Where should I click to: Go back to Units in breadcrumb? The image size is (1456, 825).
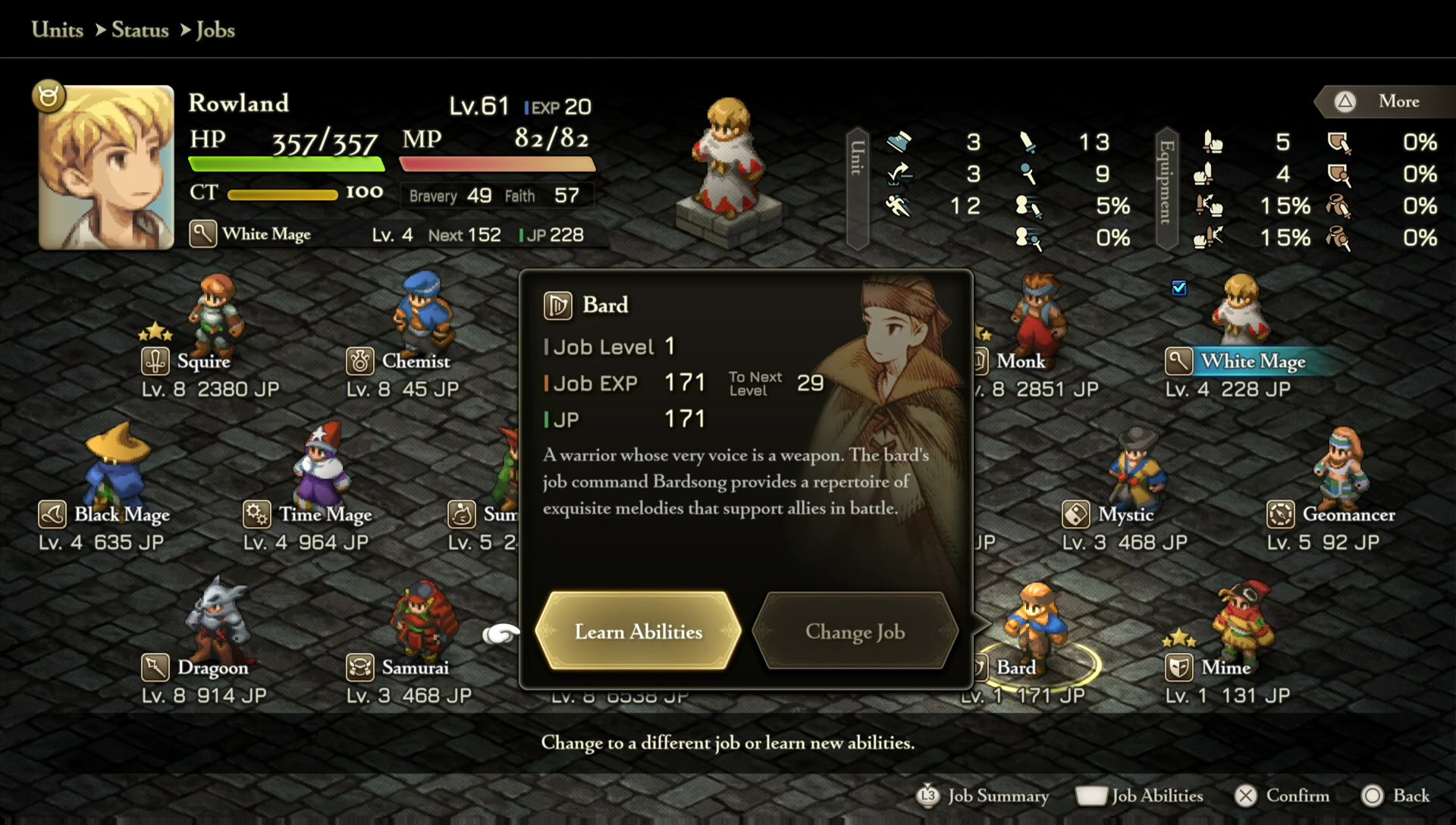58,30
